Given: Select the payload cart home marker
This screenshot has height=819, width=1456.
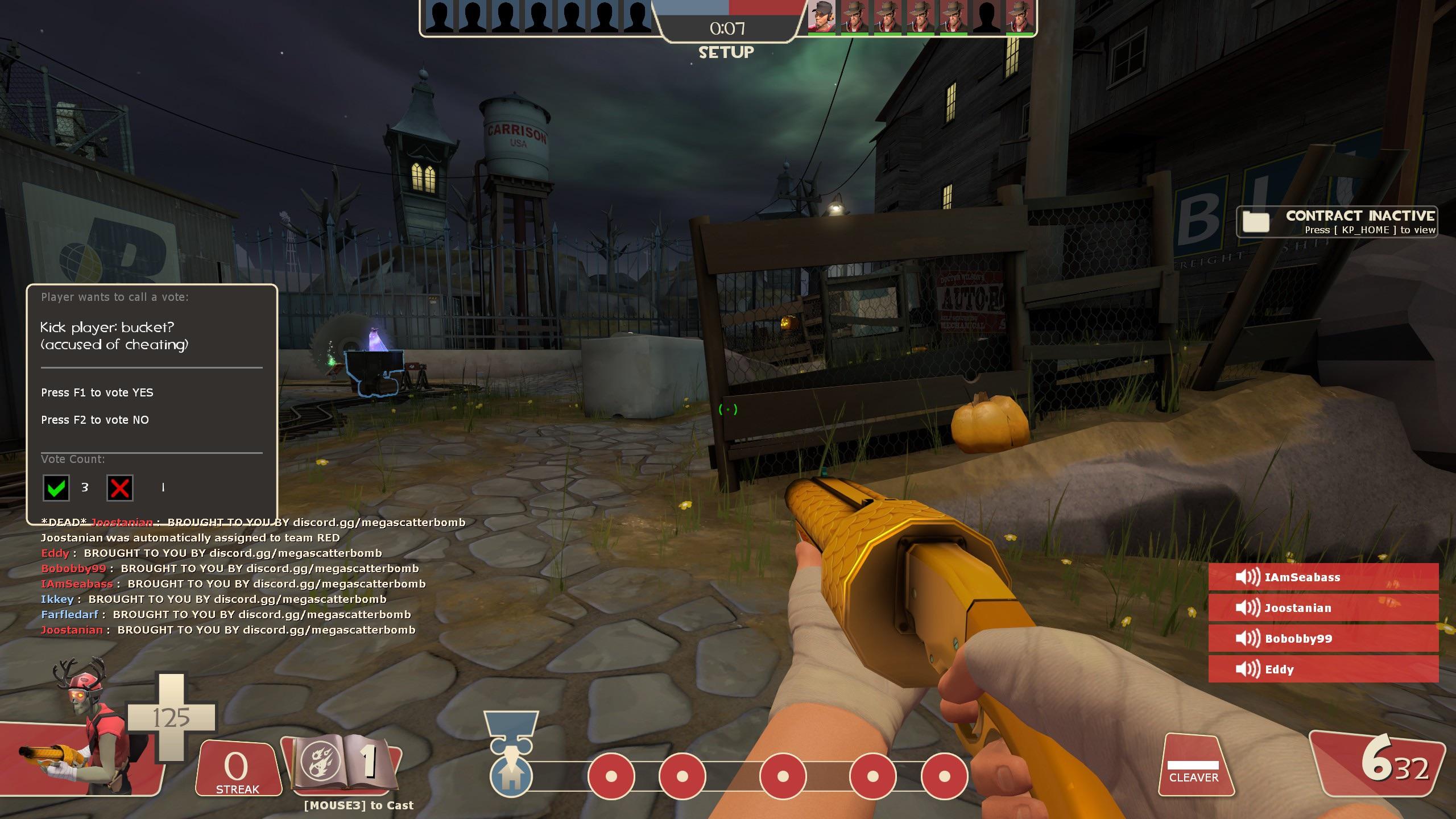Looking at the screenshot, I should (x=511, y=776).
